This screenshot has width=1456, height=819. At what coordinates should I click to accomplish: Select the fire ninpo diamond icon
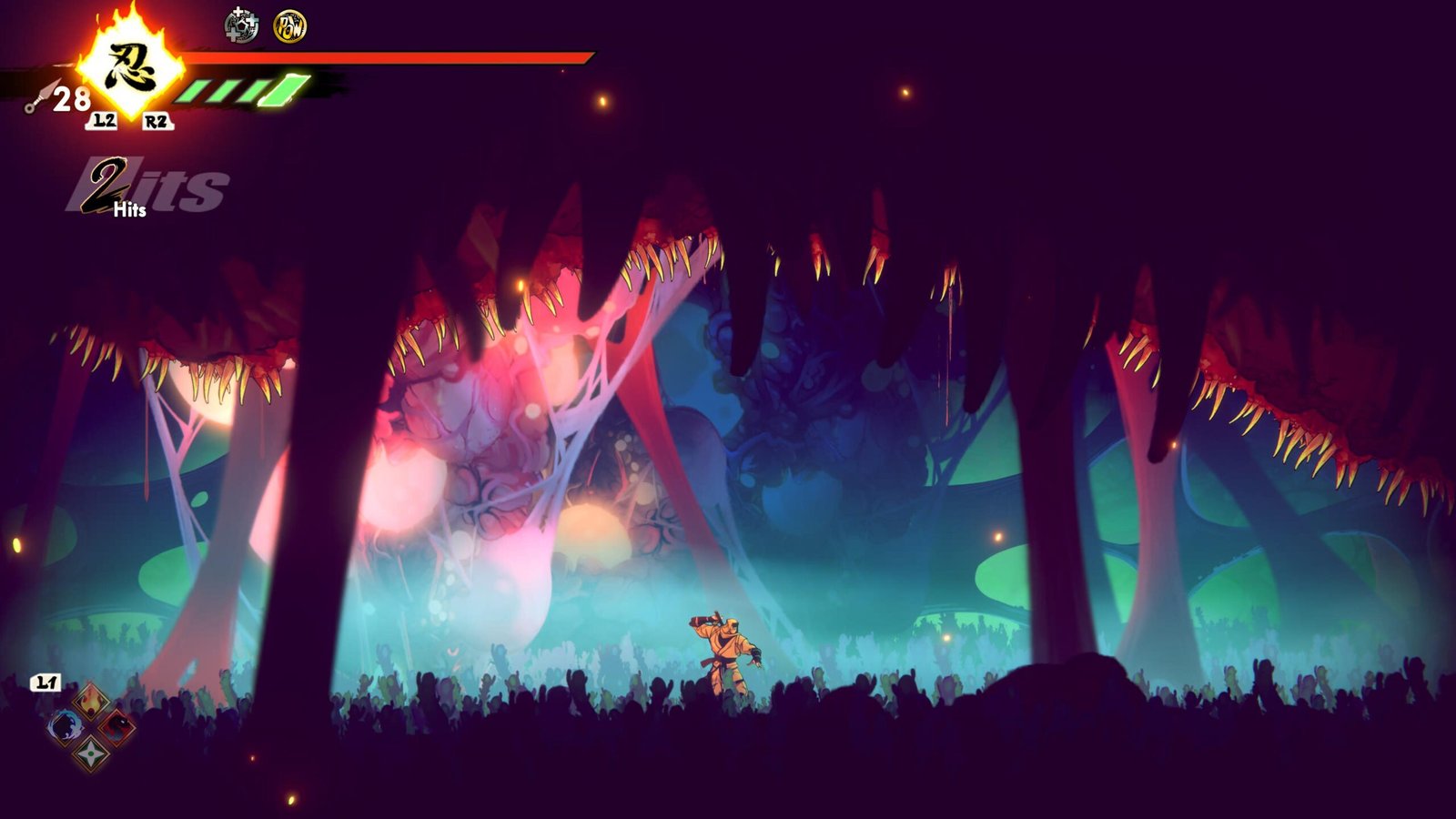[x=91, y=700]
